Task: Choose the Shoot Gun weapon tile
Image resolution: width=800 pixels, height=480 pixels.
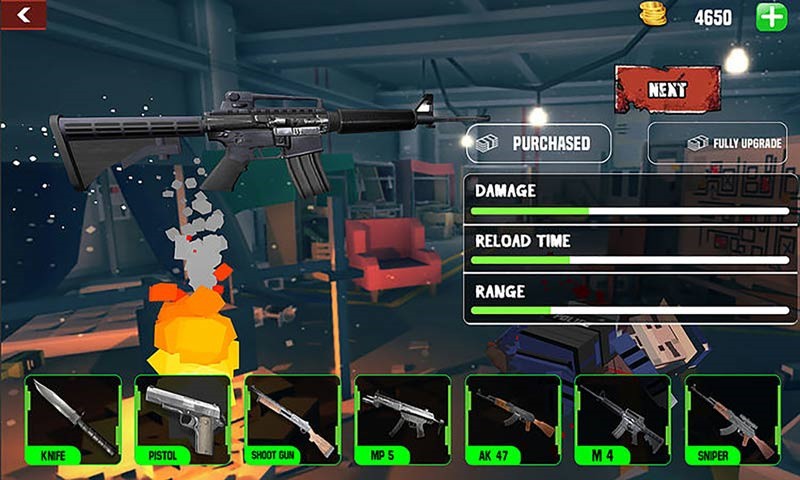Action: click(x=292, y=420)
